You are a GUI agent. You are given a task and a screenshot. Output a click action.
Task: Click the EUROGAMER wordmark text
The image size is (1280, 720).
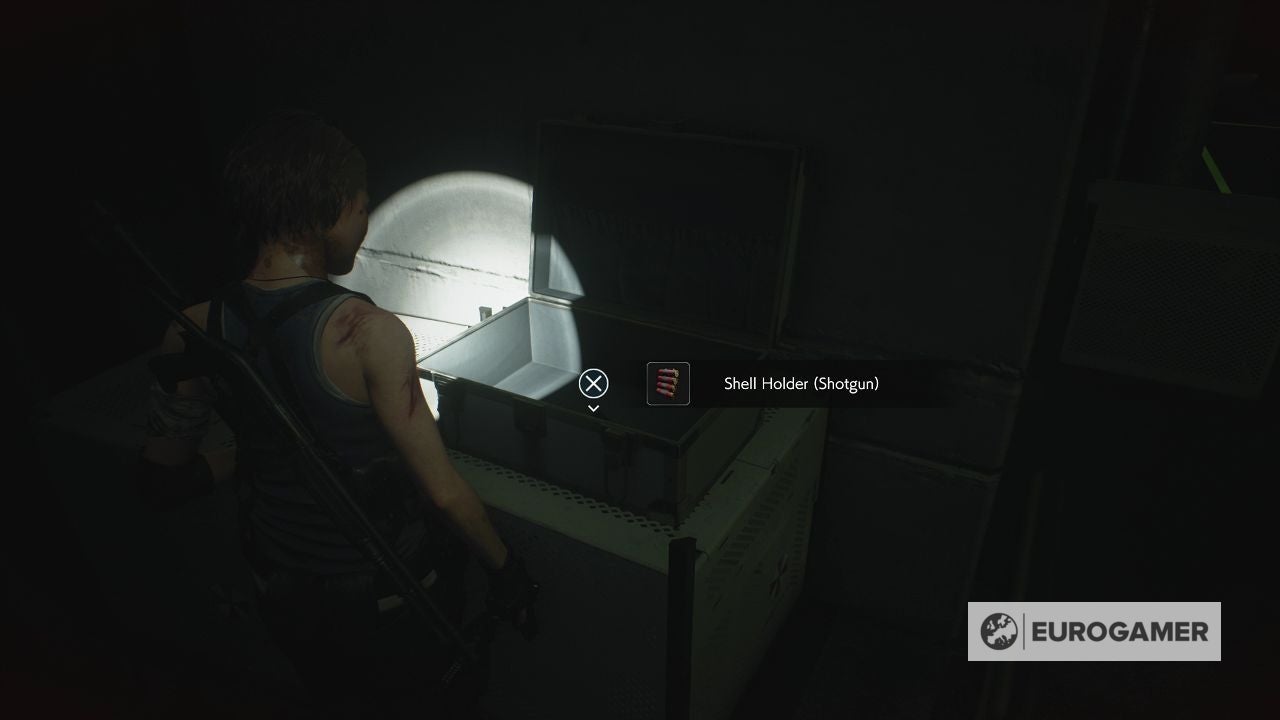point(1120,631)
